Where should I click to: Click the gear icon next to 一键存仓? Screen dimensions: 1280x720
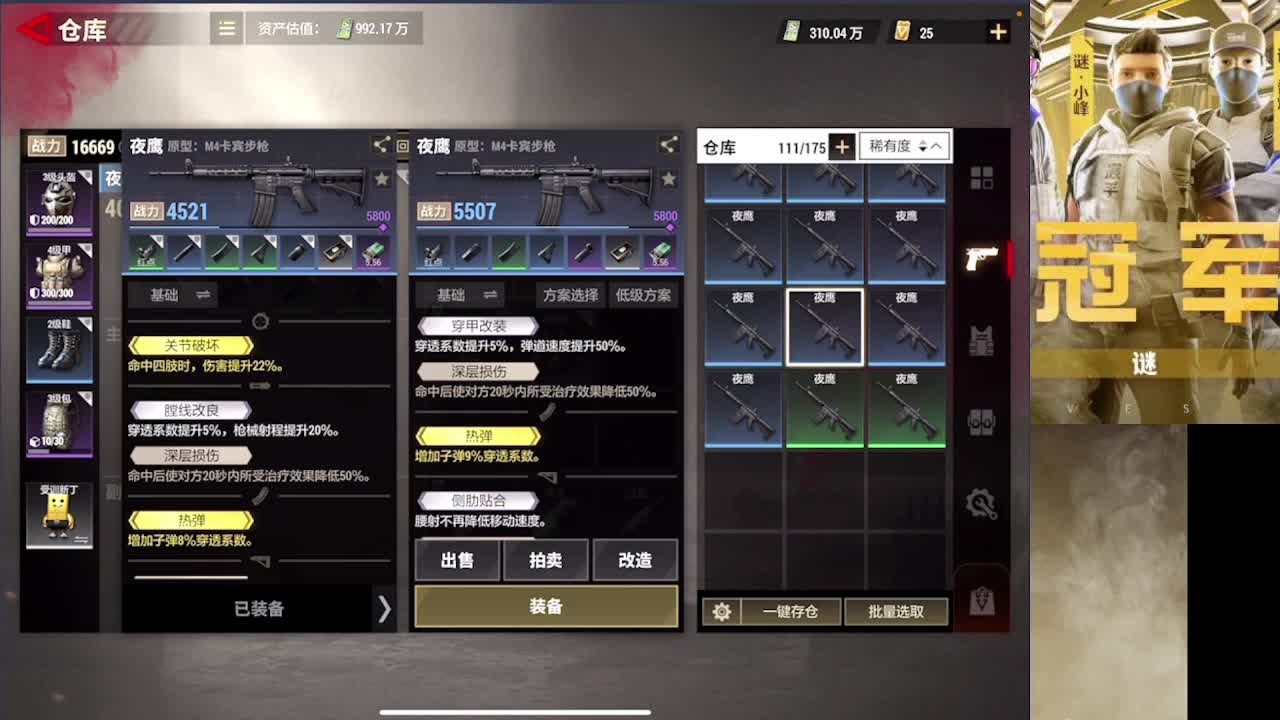(722, 611)
